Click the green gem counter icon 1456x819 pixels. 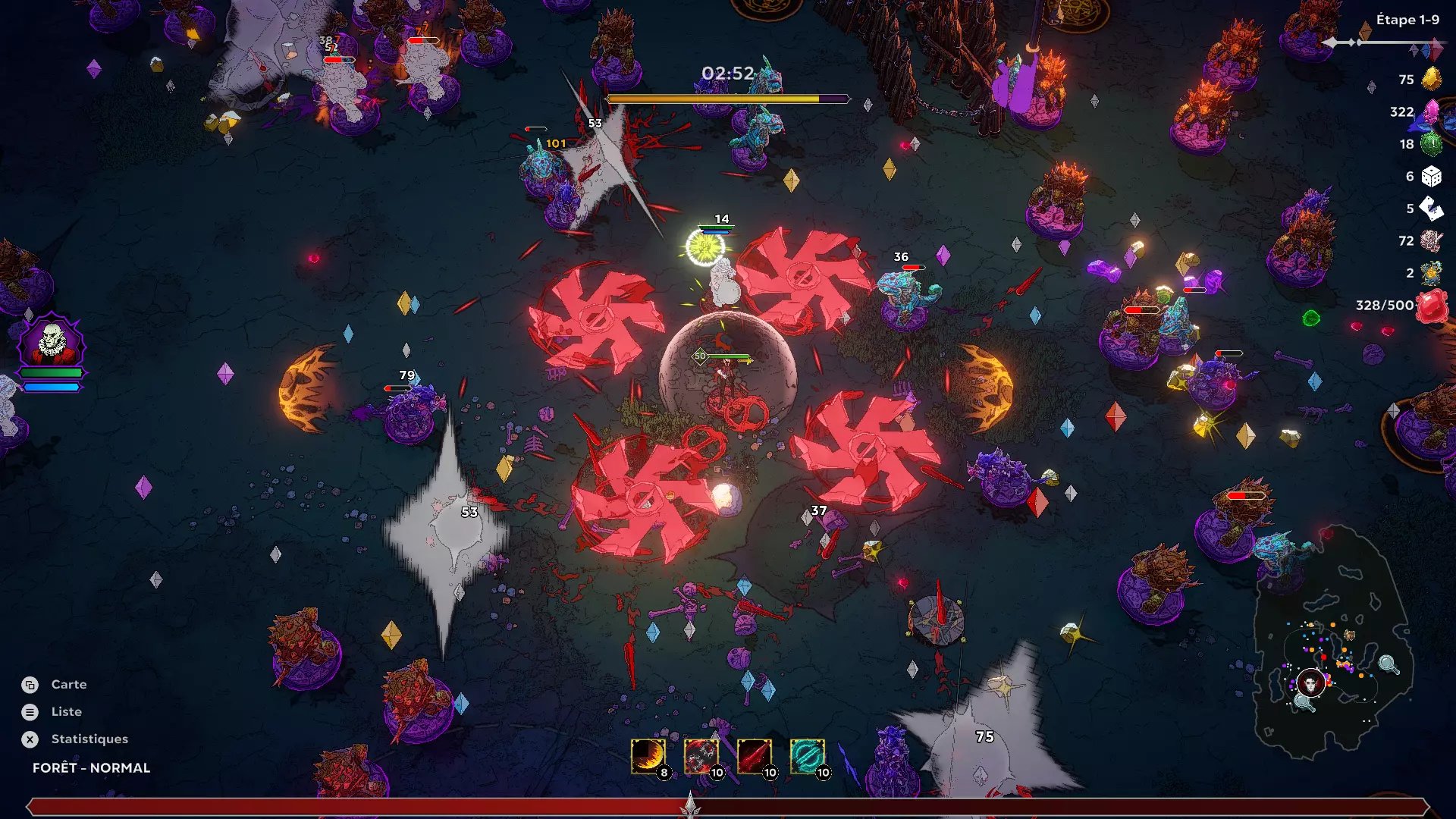coord(1431,144)
